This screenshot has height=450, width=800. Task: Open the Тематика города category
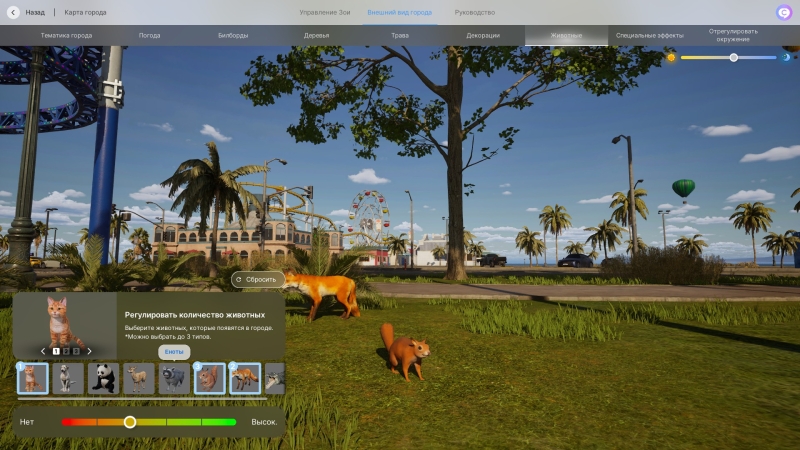pos(66,35)
